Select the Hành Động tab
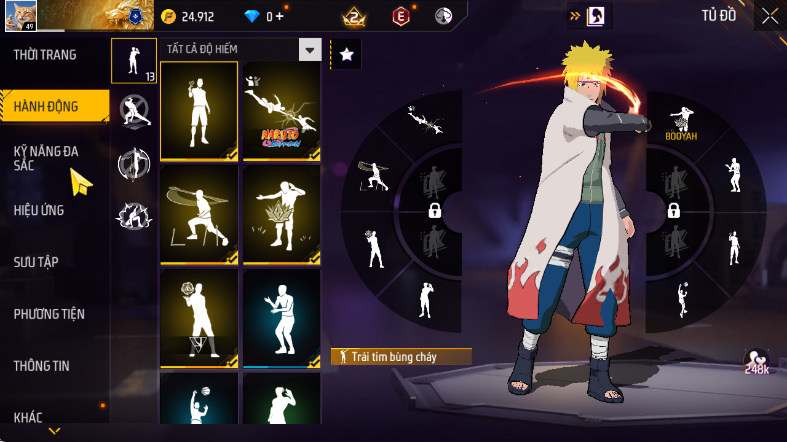The image size is (787, 442). (x=48, y=104)
